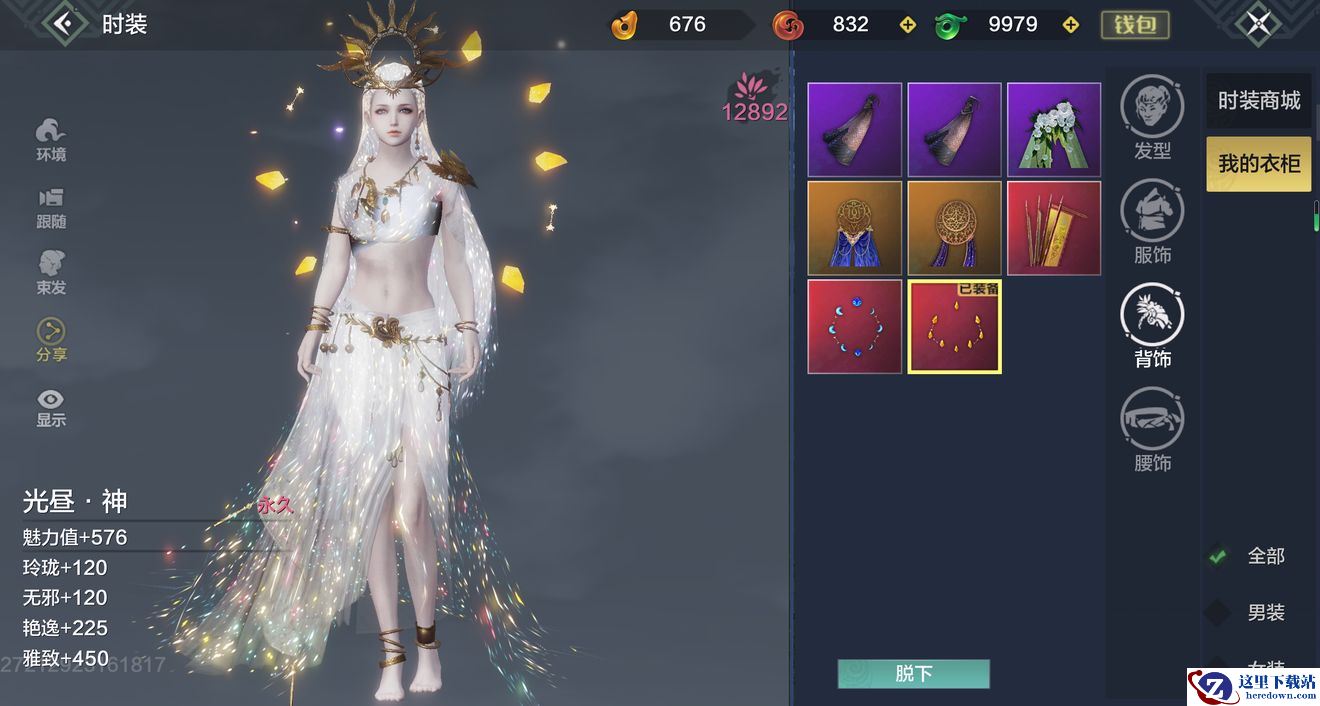This screenshot has width=1320, height=706.
Task: Toggle the 跟随 follow option
Action: tap(51, 207)
